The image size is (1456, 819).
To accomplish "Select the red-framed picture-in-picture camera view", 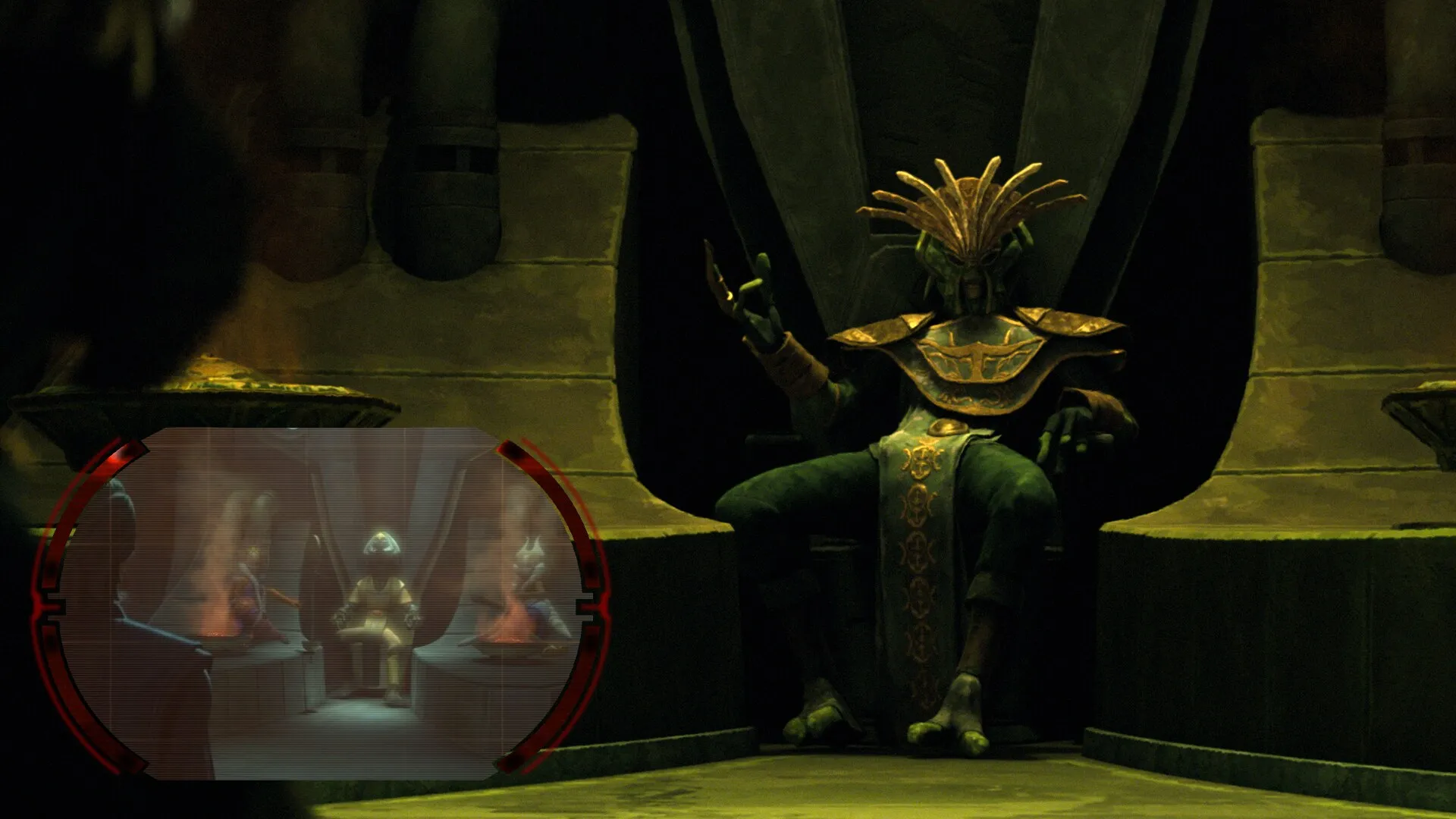I will pyautogui.click(x=318, y=604).
